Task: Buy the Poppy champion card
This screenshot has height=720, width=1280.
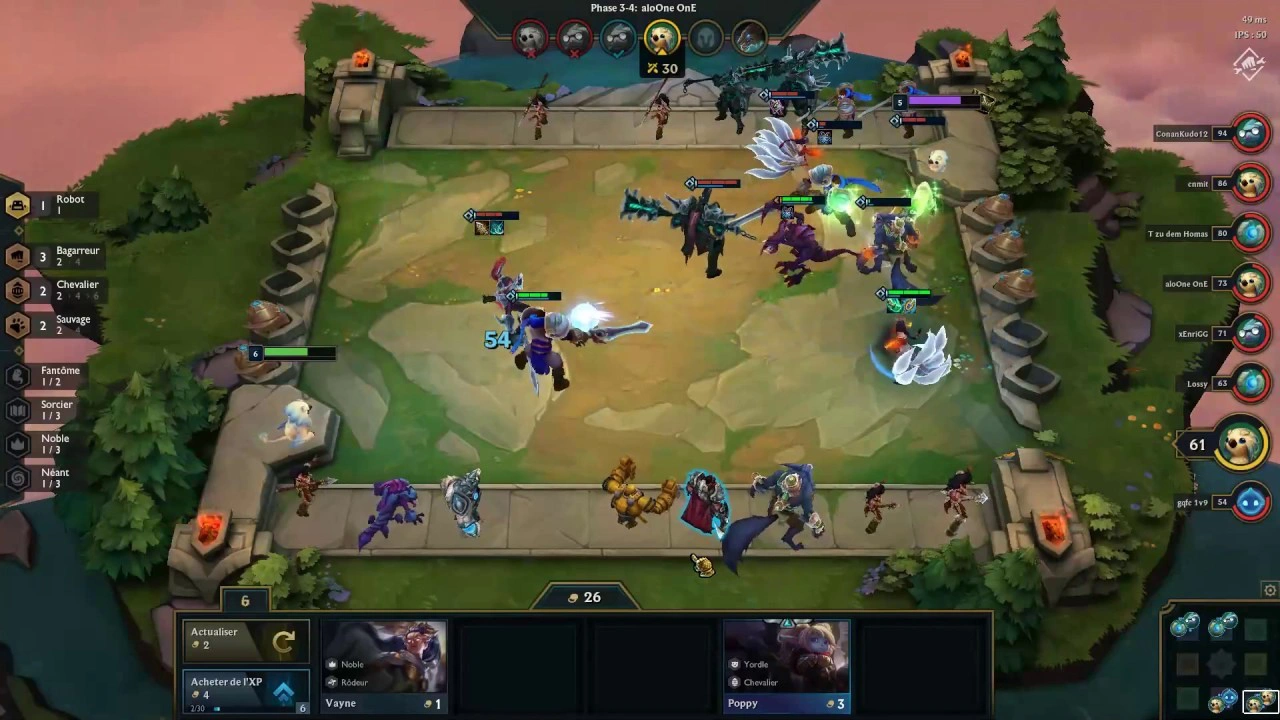Action: (786, 667)
